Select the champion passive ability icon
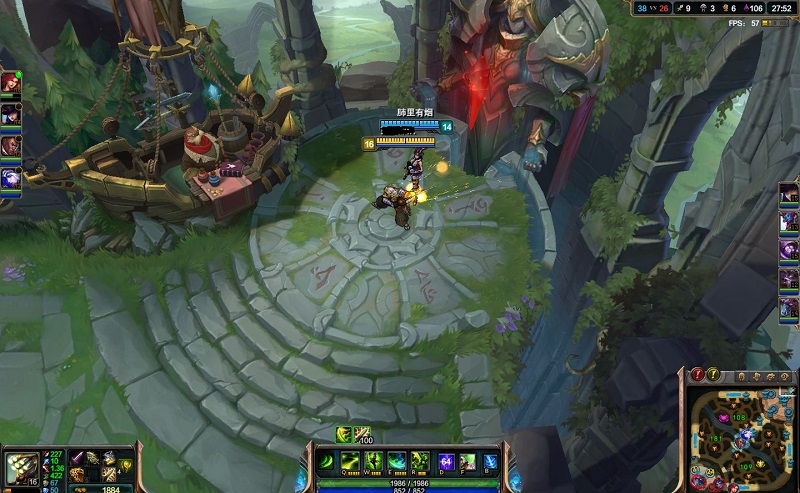This screenshot has height=493, width=800. 326,461
